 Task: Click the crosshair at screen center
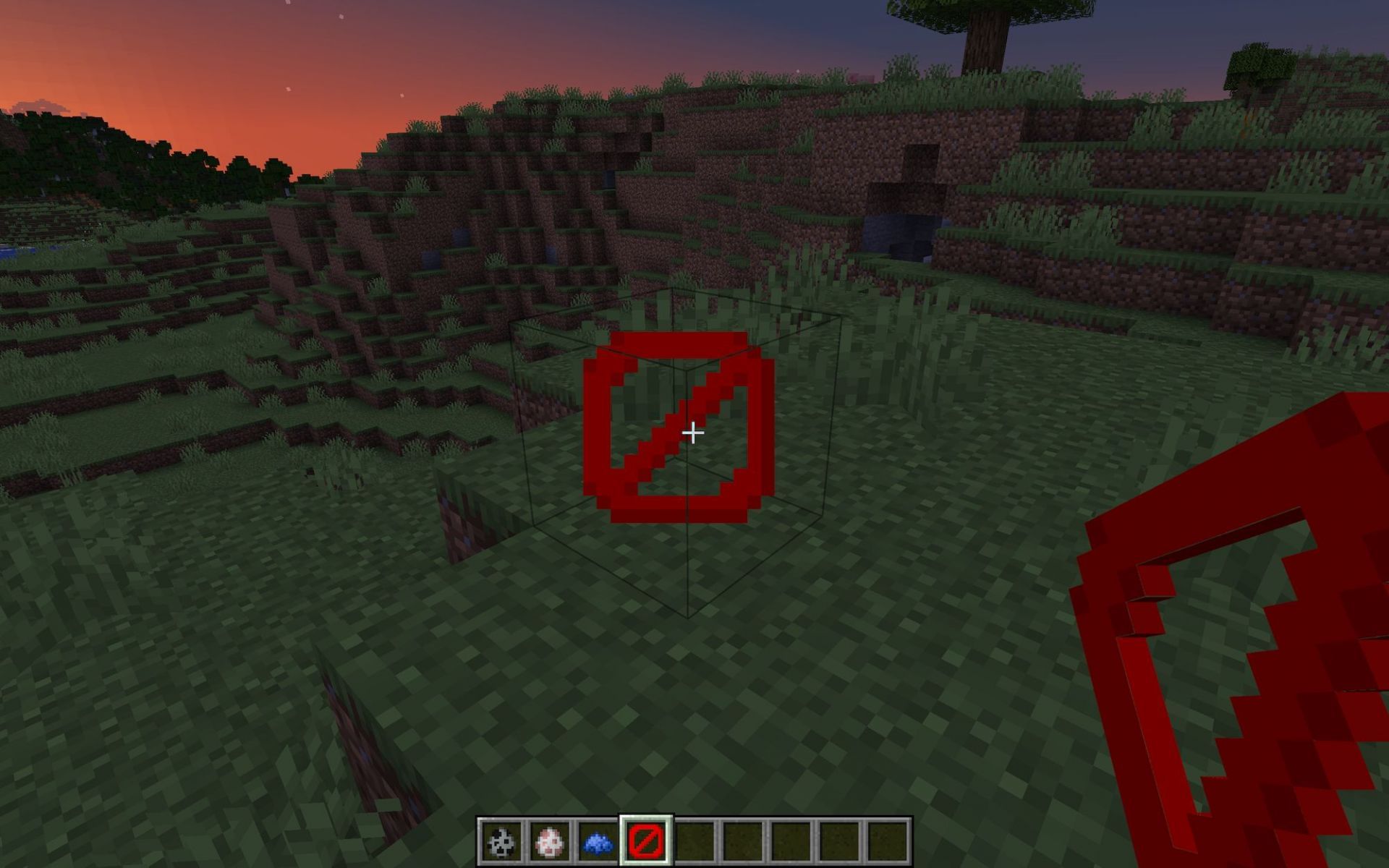pos(693,432)
